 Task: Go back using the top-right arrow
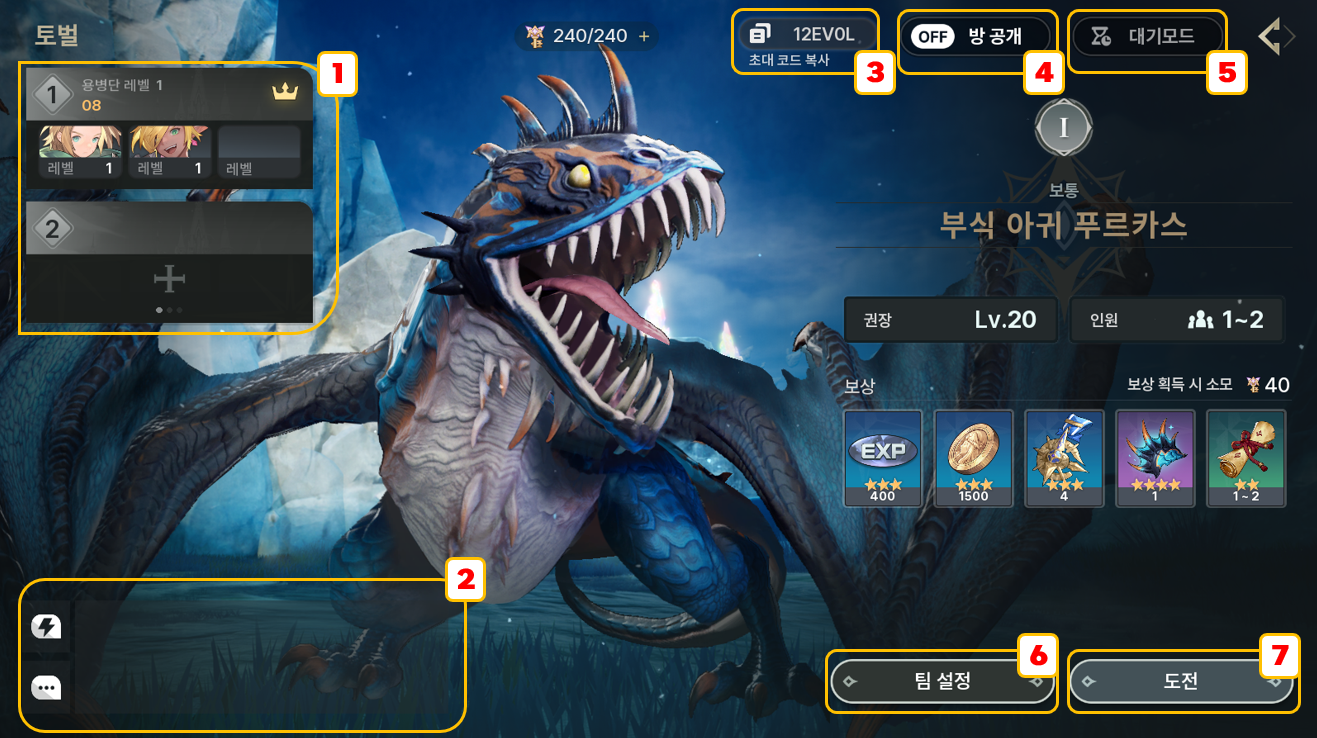pos(1274,37)
